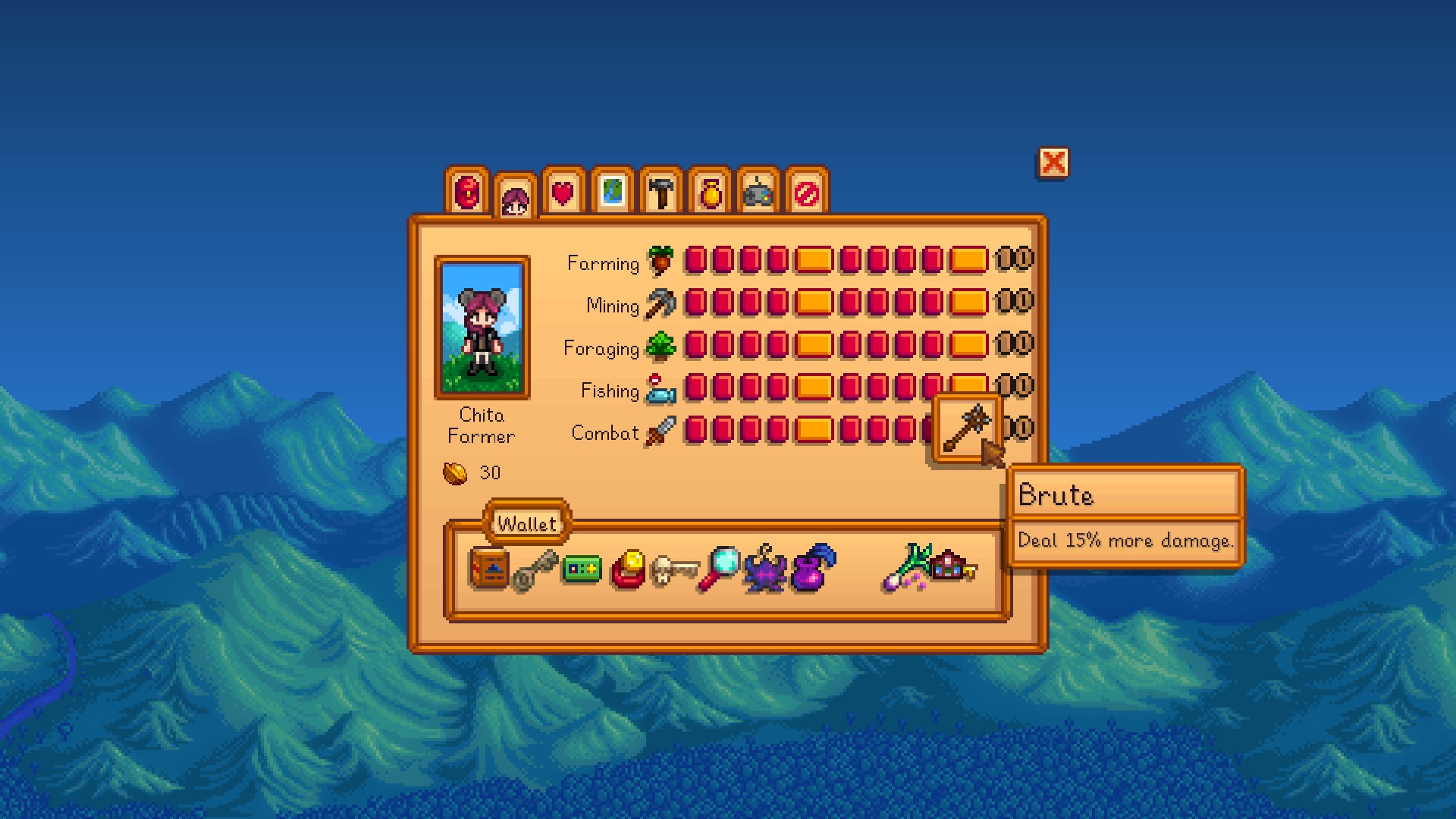Image resolution: width=1456 pixels, height=819 pixels.
Task: Switch to the Inventory backpack tab
Action: click(467, 191)
